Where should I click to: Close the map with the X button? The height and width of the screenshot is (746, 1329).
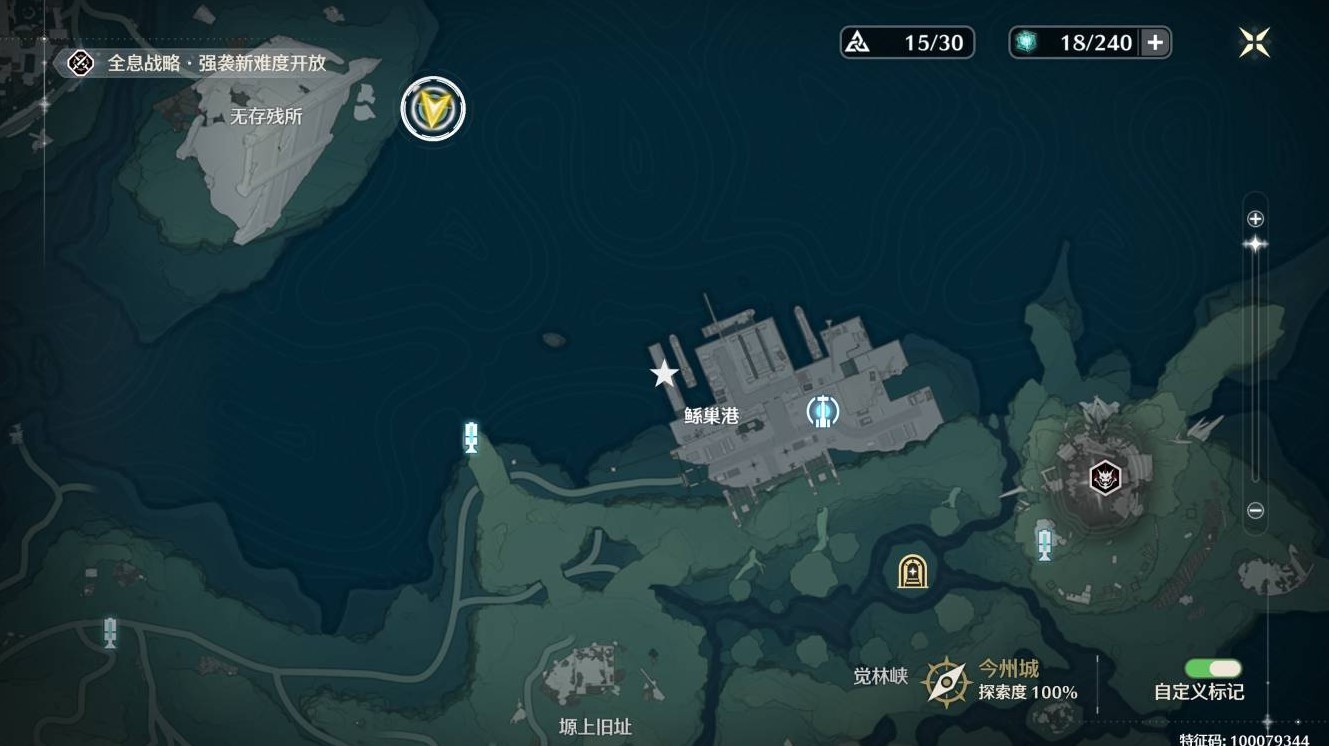coord(1254,42)
